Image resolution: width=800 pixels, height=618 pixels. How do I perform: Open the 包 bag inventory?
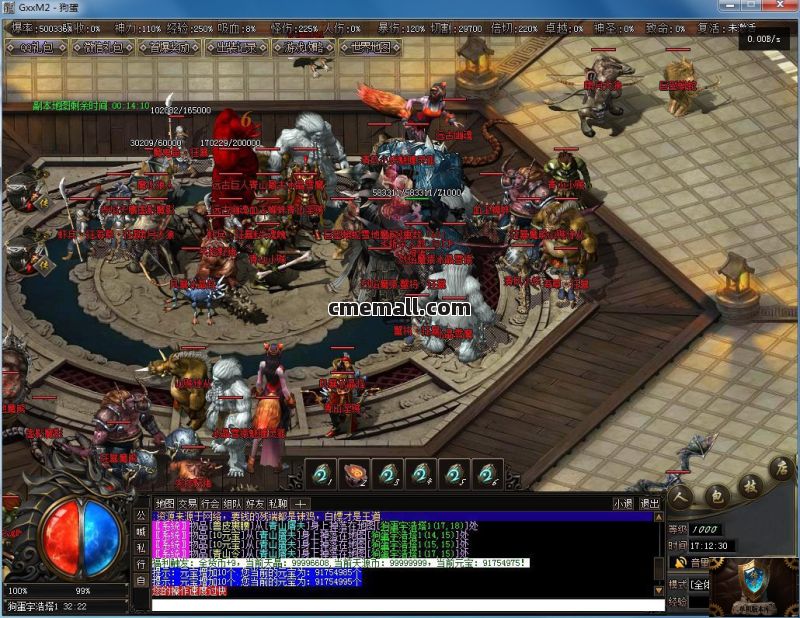[716, 492]
